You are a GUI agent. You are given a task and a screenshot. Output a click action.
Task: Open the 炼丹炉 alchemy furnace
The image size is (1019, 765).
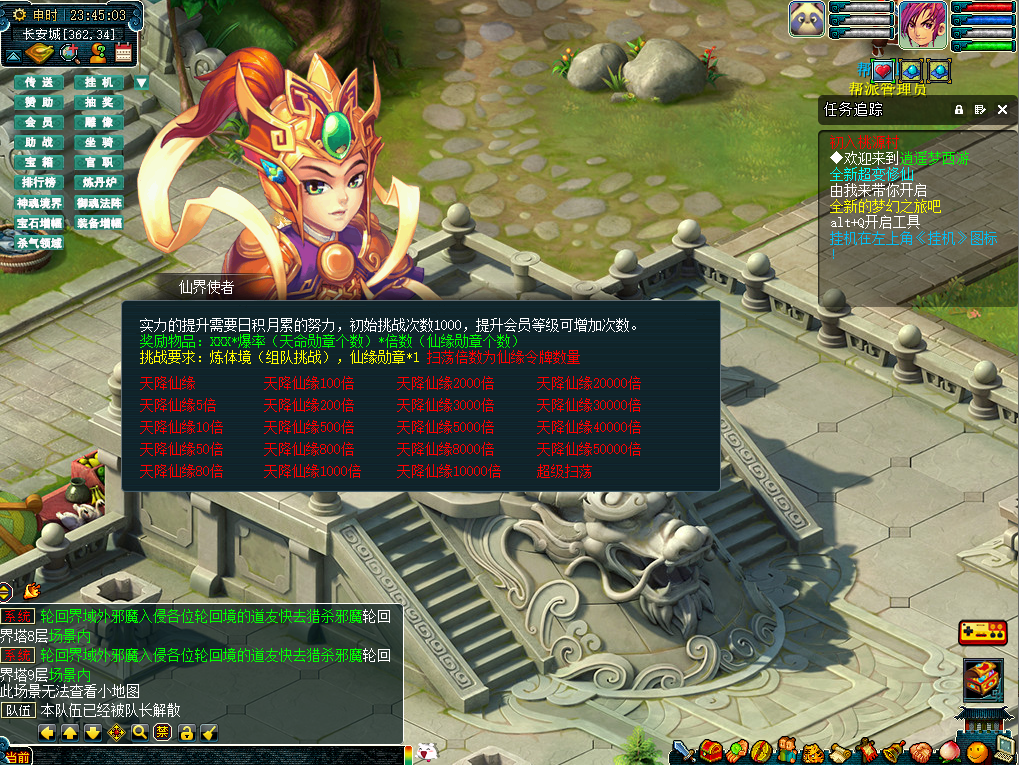point(99,182)
